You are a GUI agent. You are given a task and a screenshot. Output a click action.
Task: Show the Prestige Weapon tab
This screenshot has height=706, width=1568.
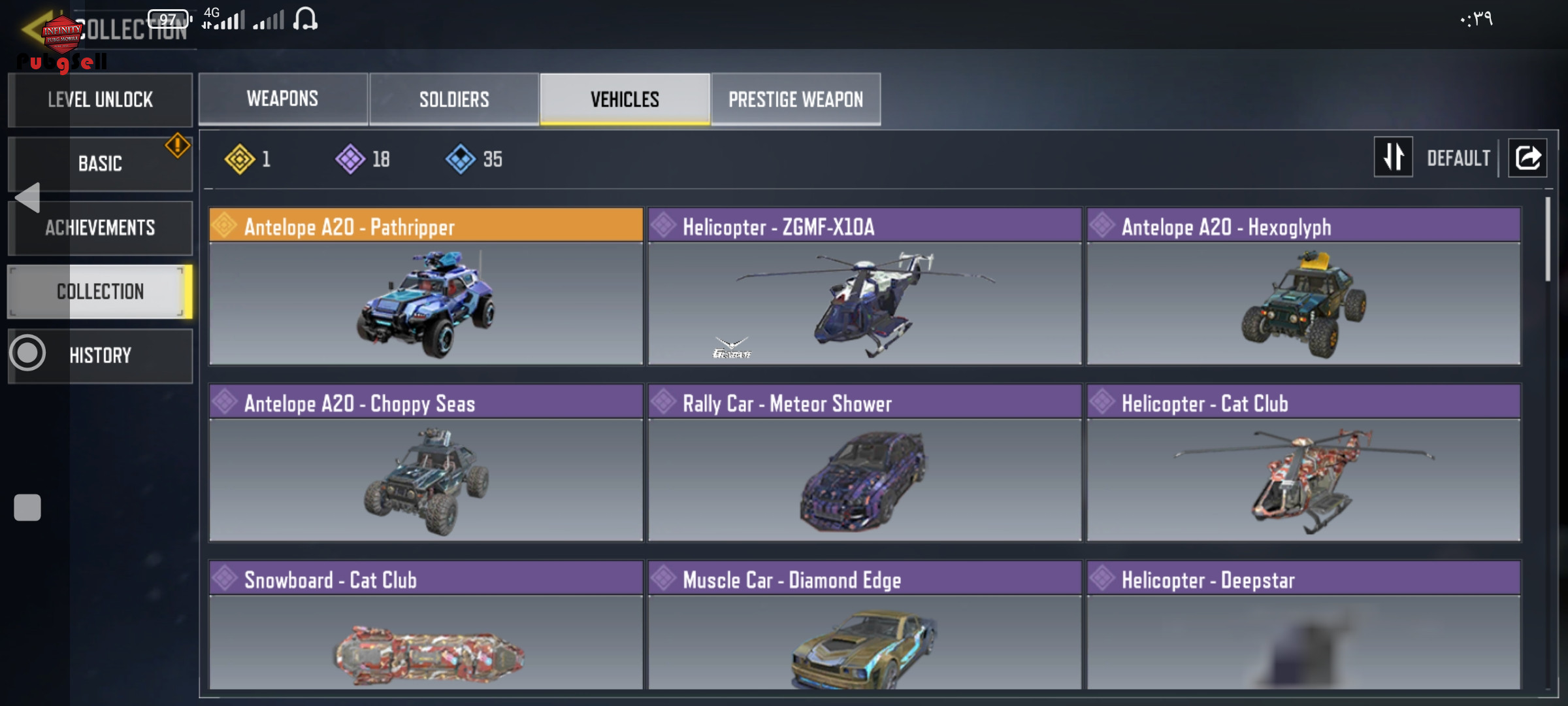[796, 99]
